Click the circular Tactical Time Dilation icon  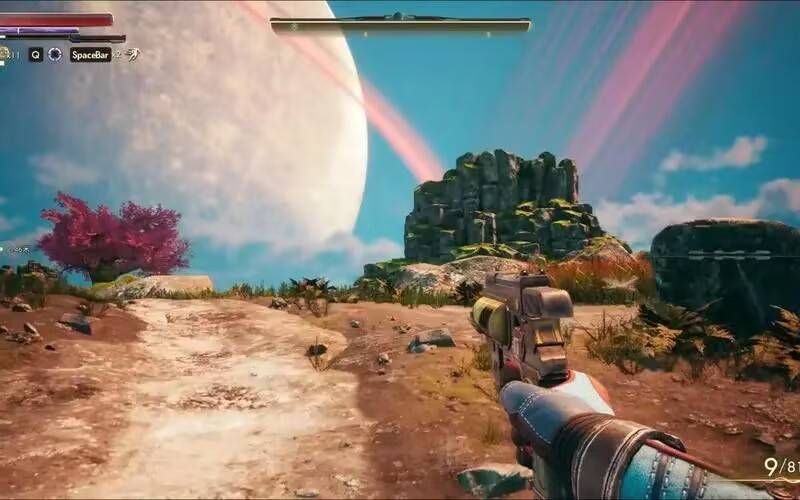coord(55,55)
